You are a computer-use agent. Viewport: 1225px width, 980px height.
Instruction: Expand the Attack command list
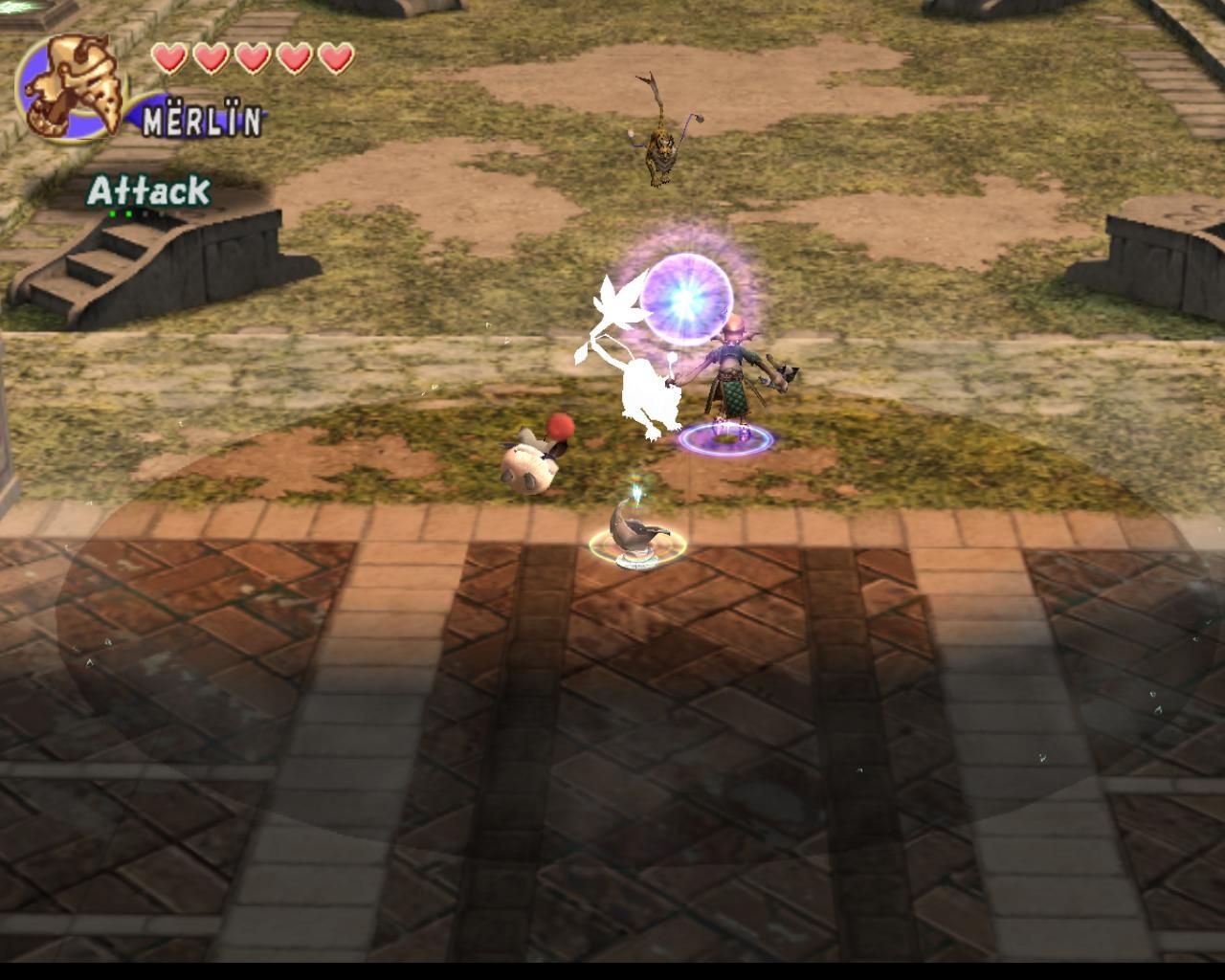(148, 189)
